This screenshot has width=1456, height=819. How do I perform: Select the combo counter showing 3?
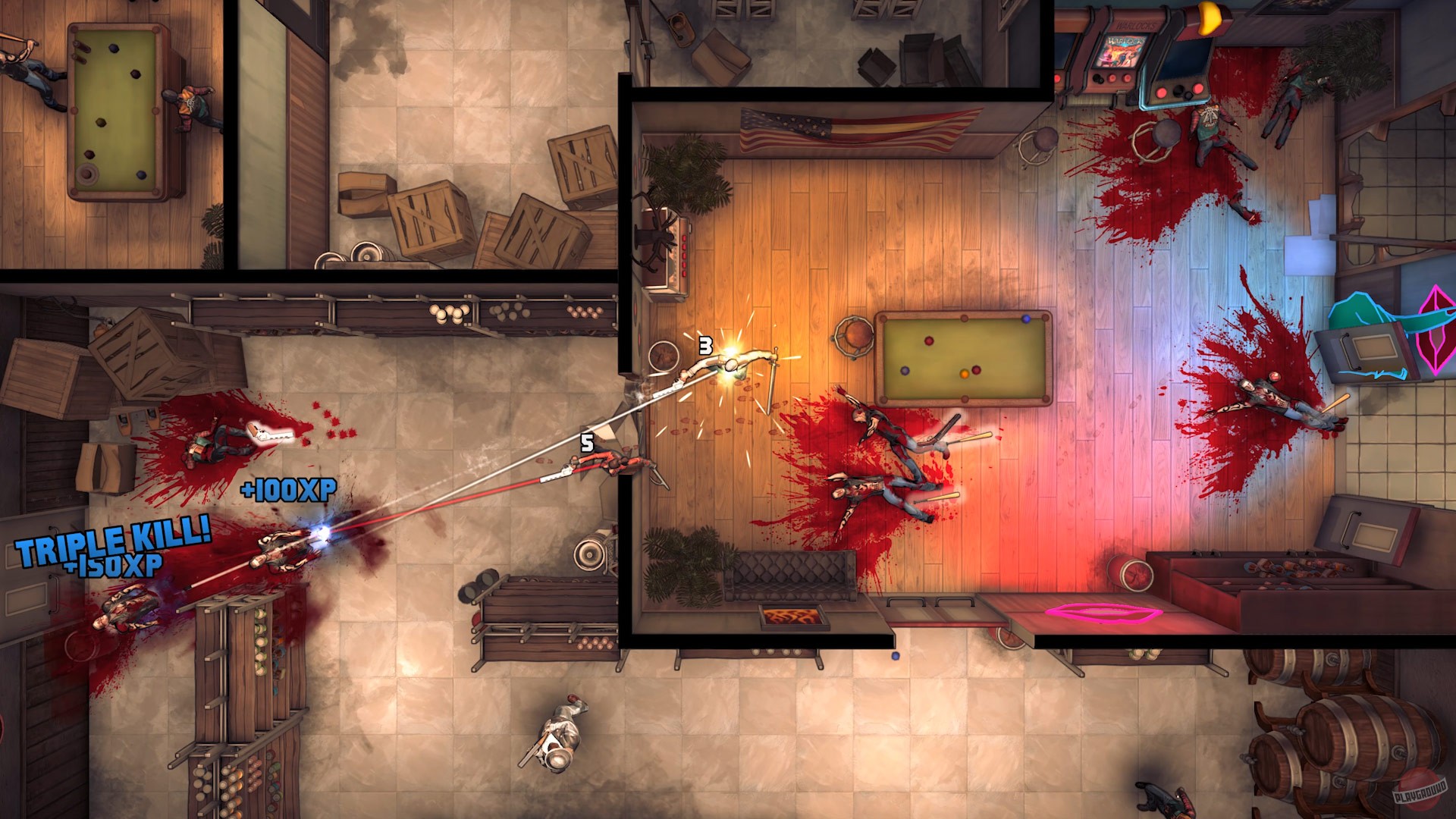pyautogui.click(x=704, y=346)
